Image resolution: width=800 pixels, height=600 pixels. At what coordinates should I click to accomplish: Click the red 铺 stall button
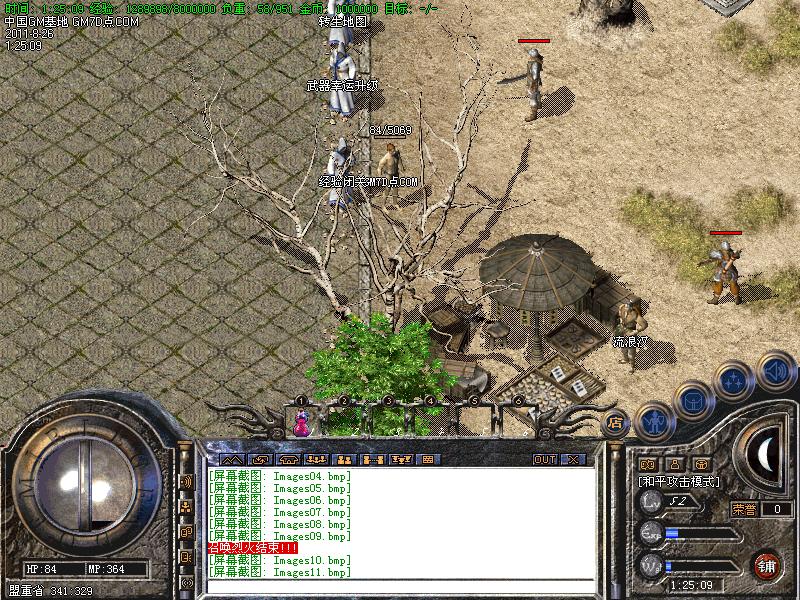coord(768,563)
